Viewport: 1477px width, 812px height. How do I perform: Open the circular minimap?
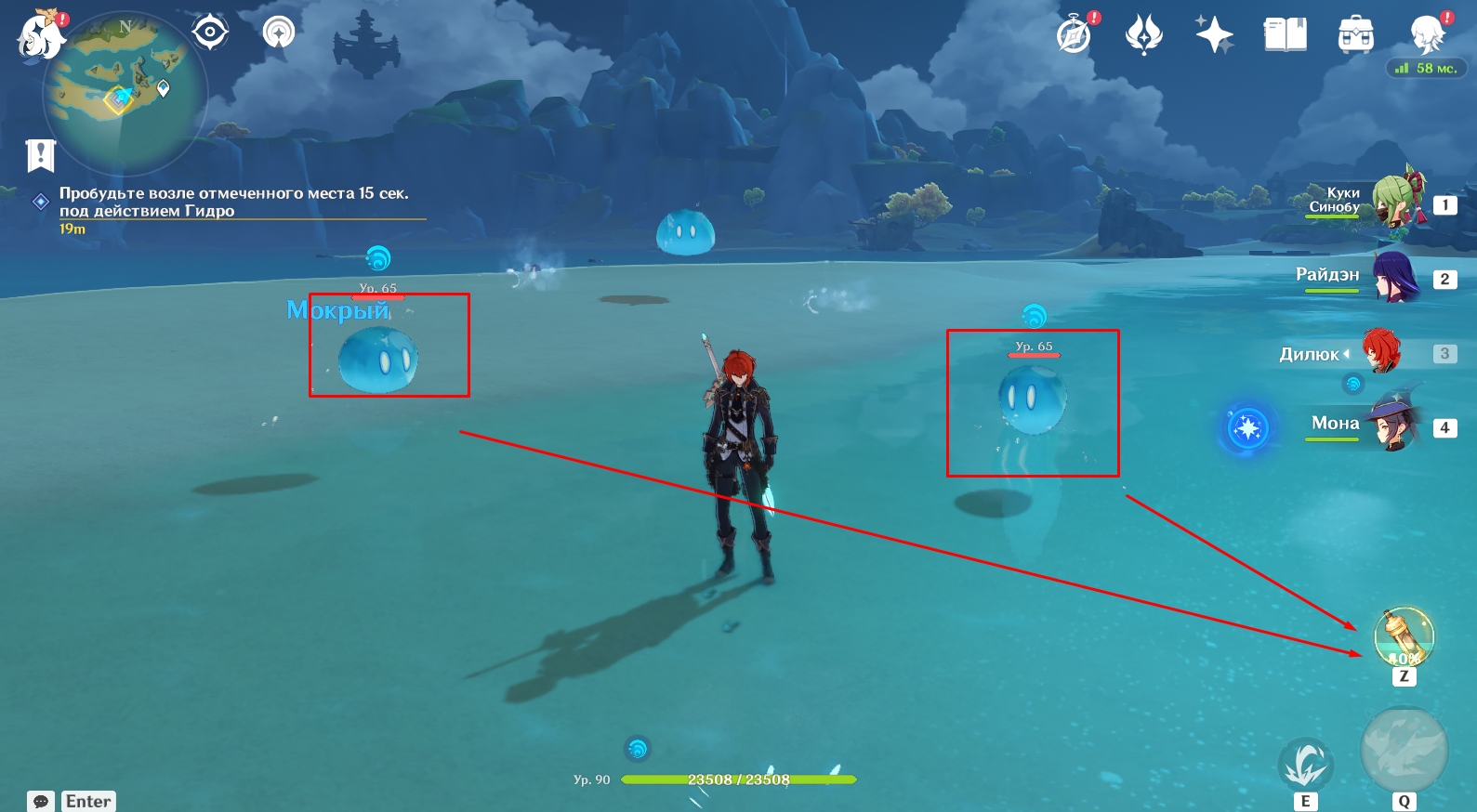(x=125, y=93)
